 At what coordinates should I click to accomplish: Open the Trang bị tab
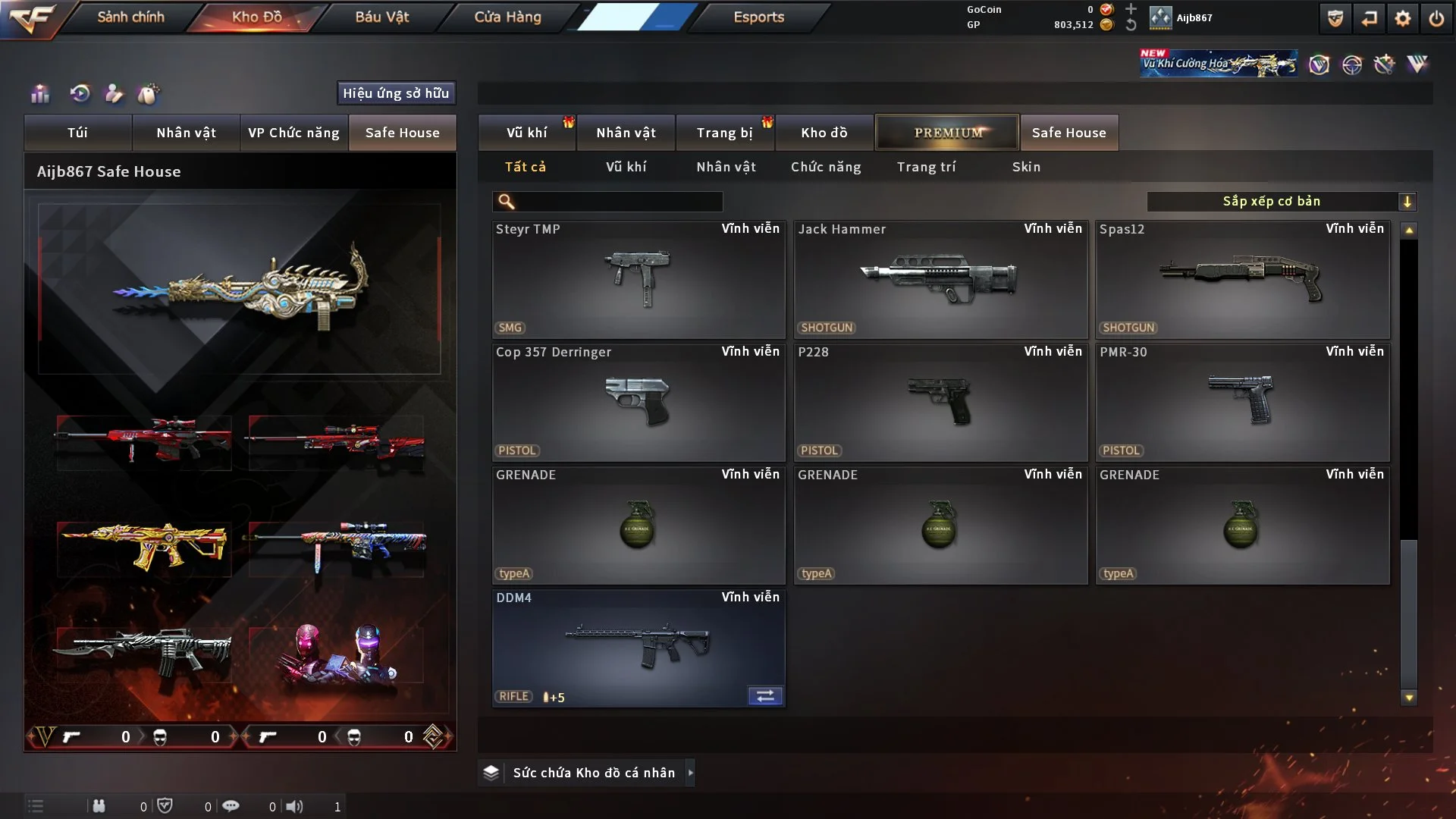click(724, 133)
